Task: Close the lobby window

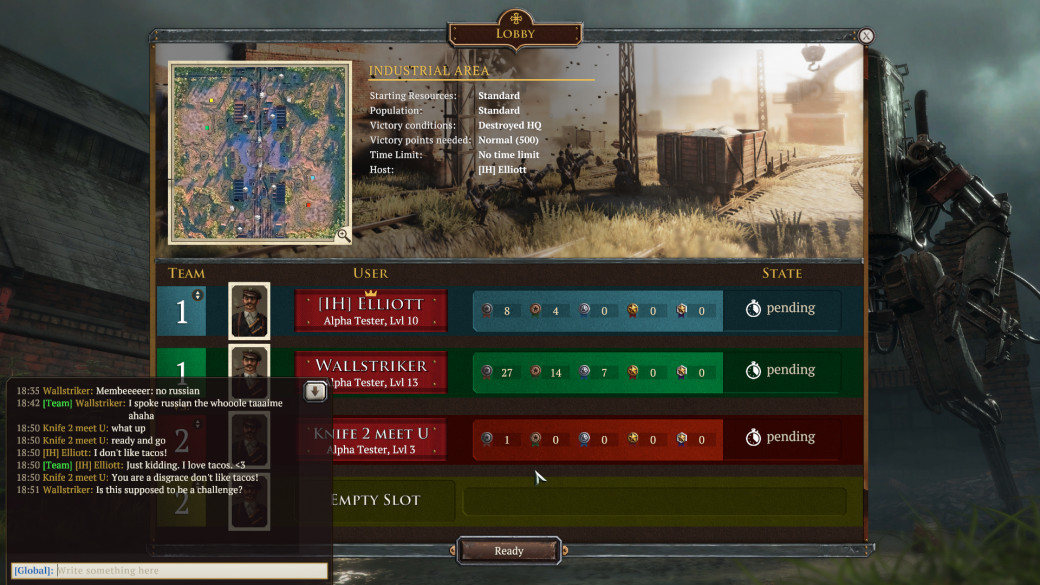Action: pos(866,36)
